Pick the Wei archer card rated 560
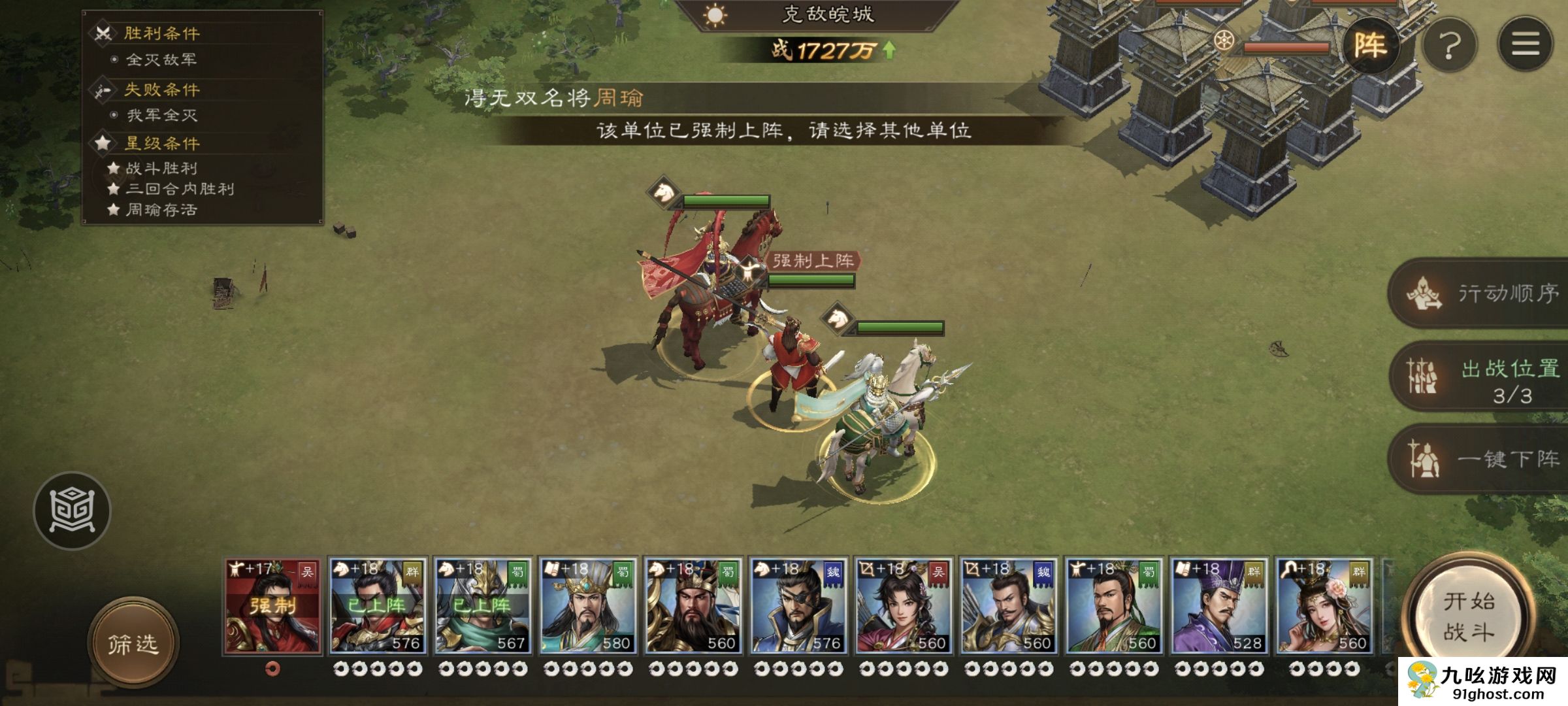The width and height of the screenshot is (1568, 706). point(1009,606)
